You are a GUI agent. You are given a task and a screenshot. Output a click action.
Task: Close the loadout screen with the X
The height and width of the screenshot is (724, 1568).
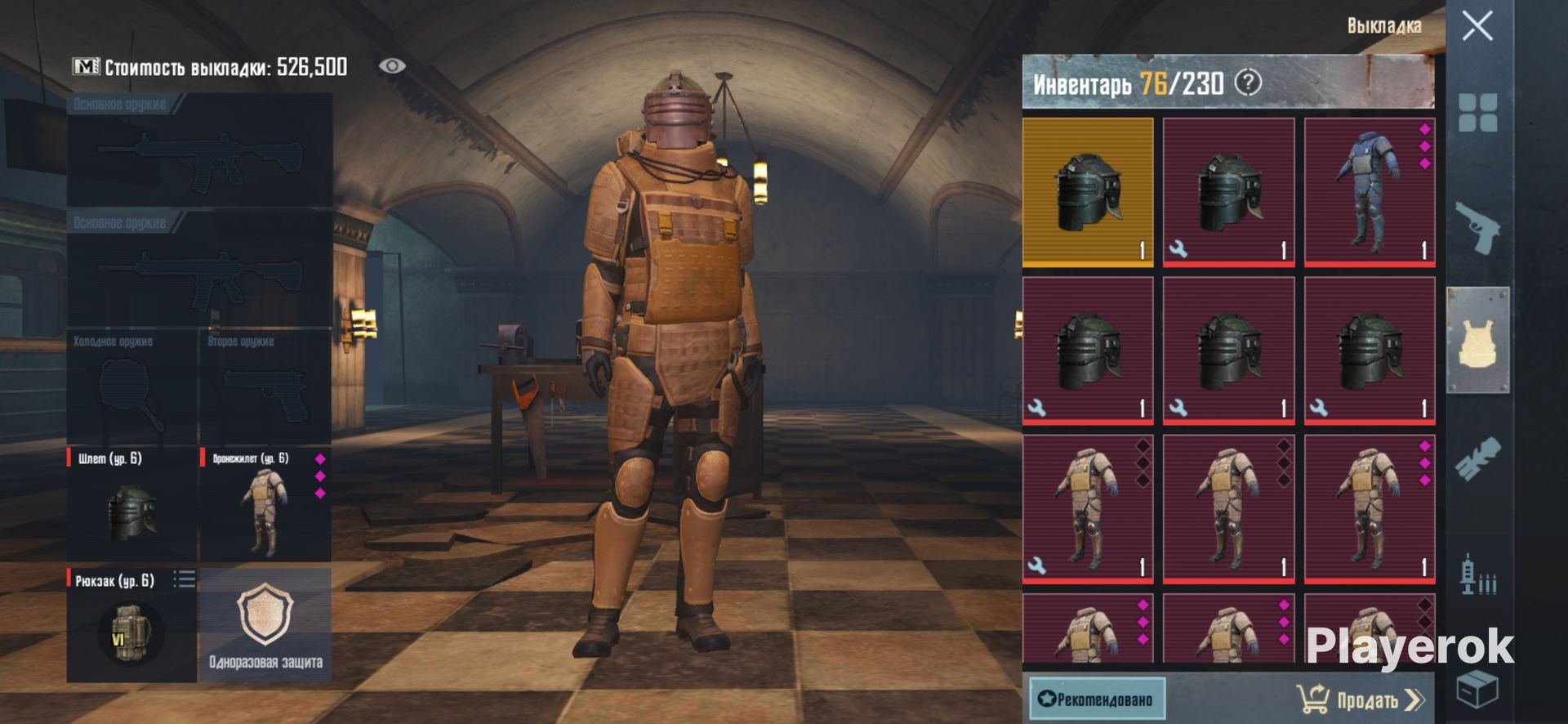tap(1477, 26)
